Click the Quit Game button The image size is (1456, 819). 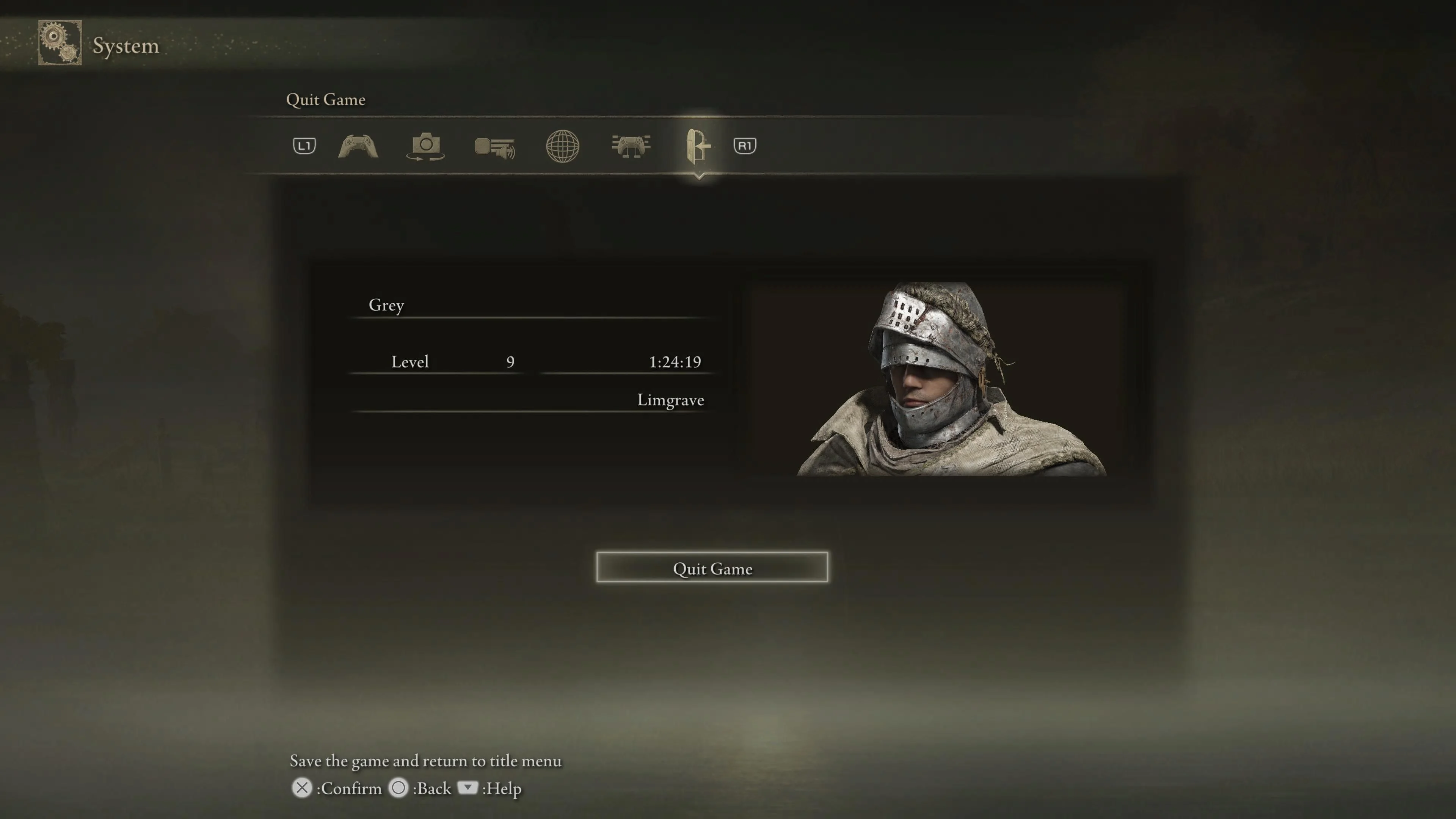tap(712, 569)
